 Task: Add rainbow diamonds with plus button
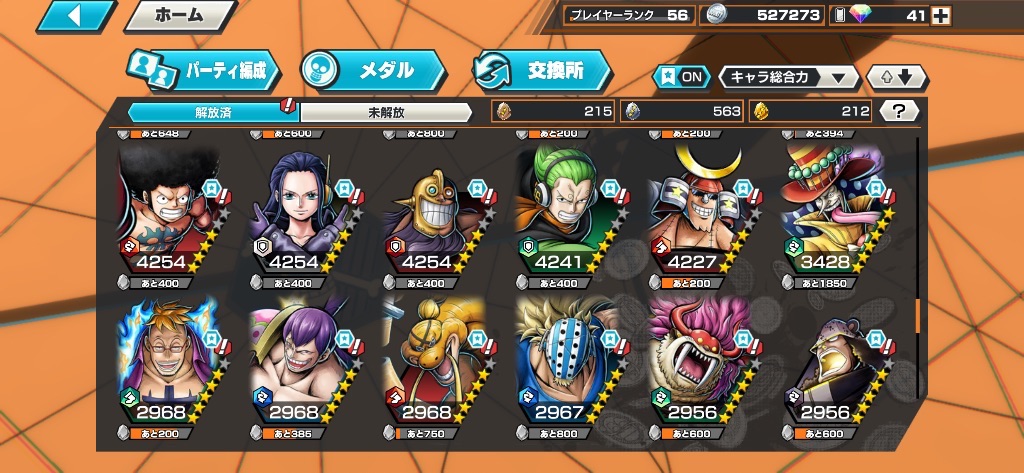click(x=940, y=15)
